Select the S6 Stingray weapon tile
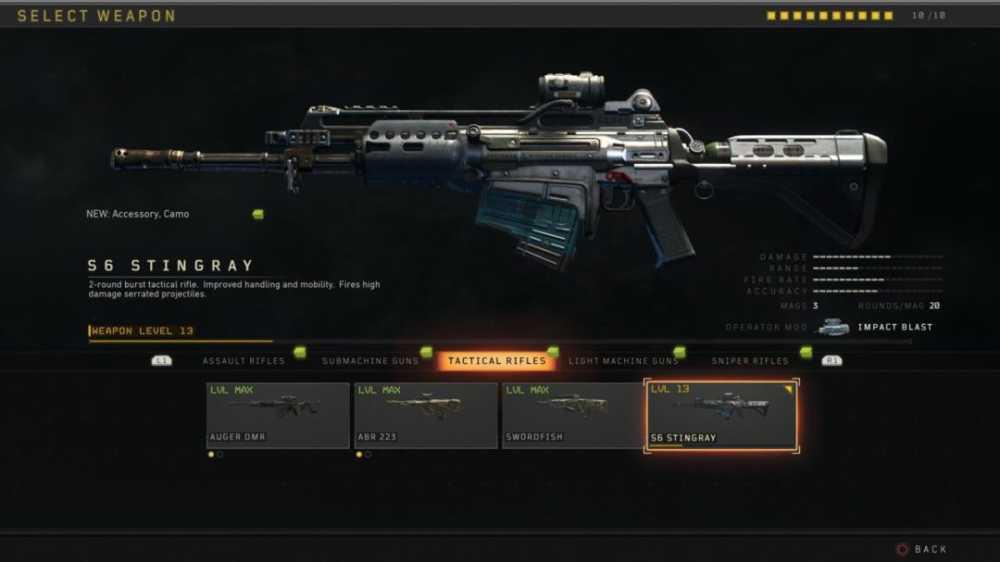The height and width of the screenshot is (562, 1000). (x=721, y=415)
